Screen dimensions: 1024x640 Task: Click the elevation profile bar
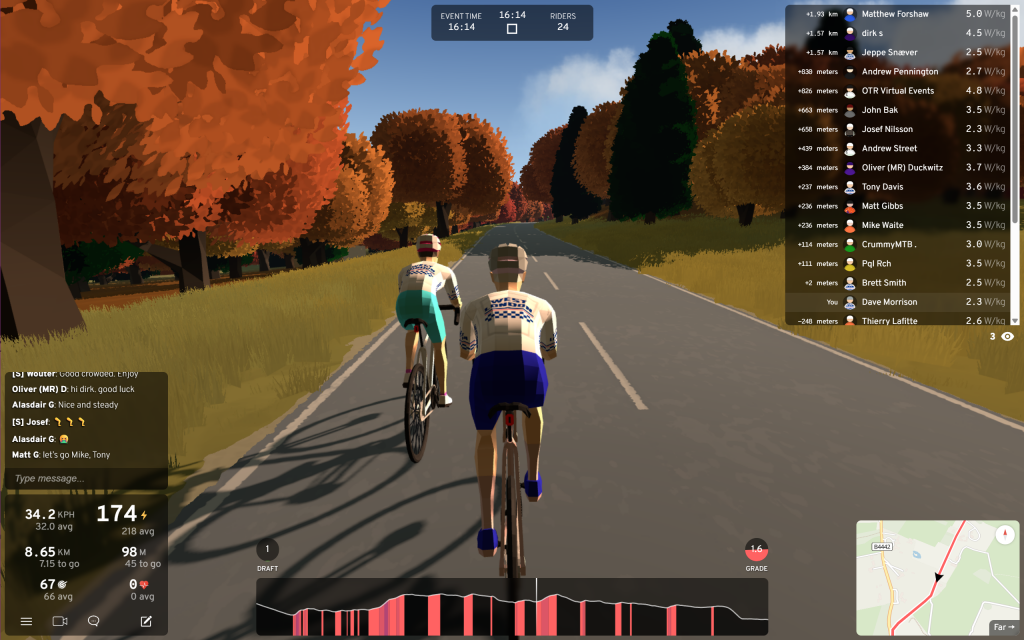click(x=512, y=607)
